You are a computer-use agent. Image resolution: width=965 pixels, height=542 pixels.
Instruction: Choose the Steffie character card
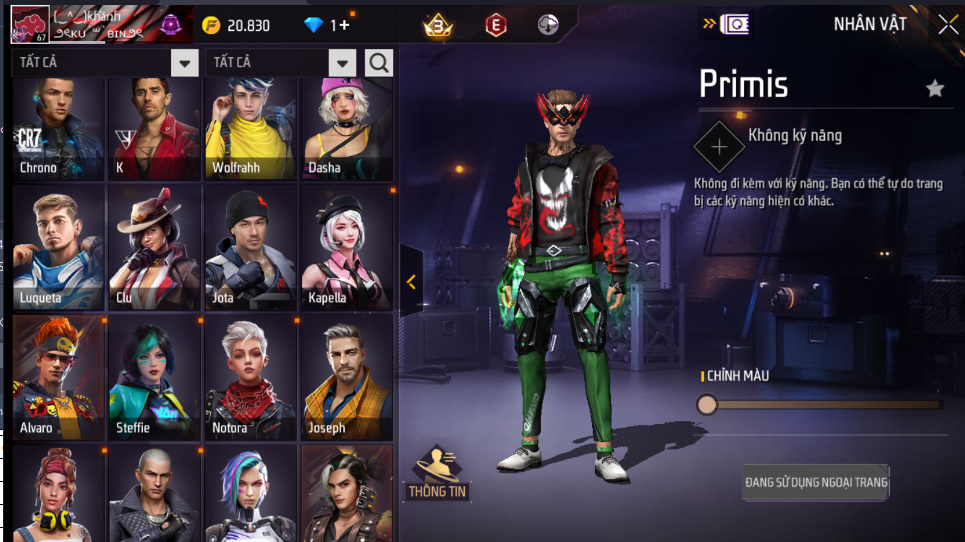[154, 378]
